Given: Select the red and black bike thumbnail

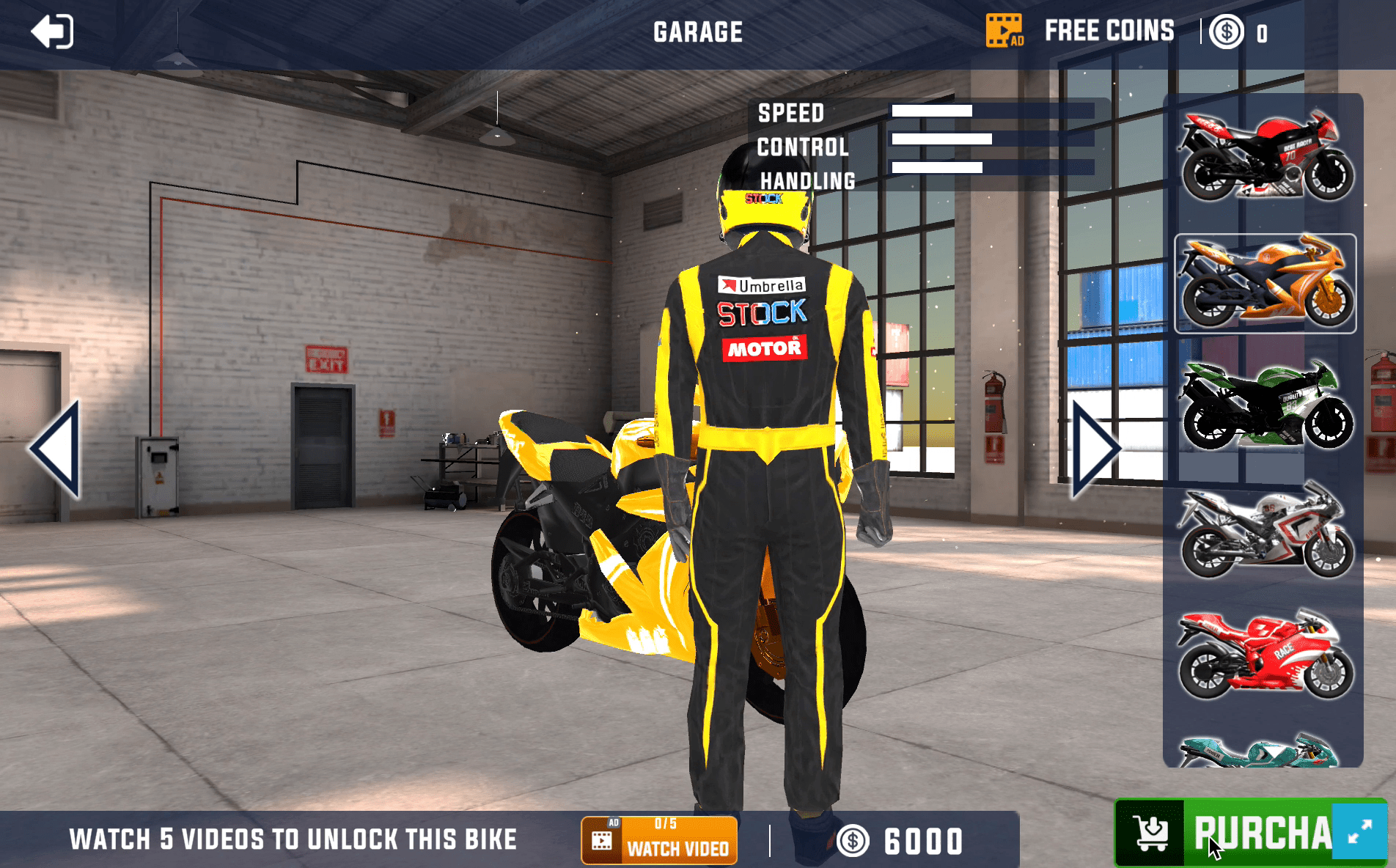Looking at the screenshot, I should (1265, 156).
